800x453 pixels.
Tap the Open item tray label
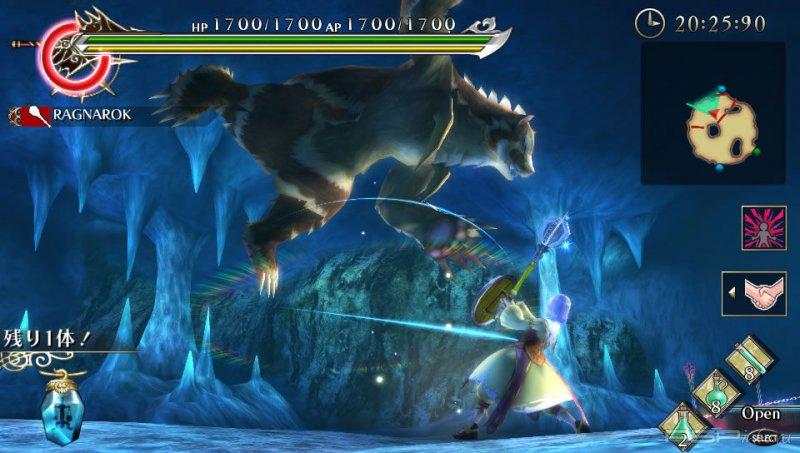pos(760,412)
